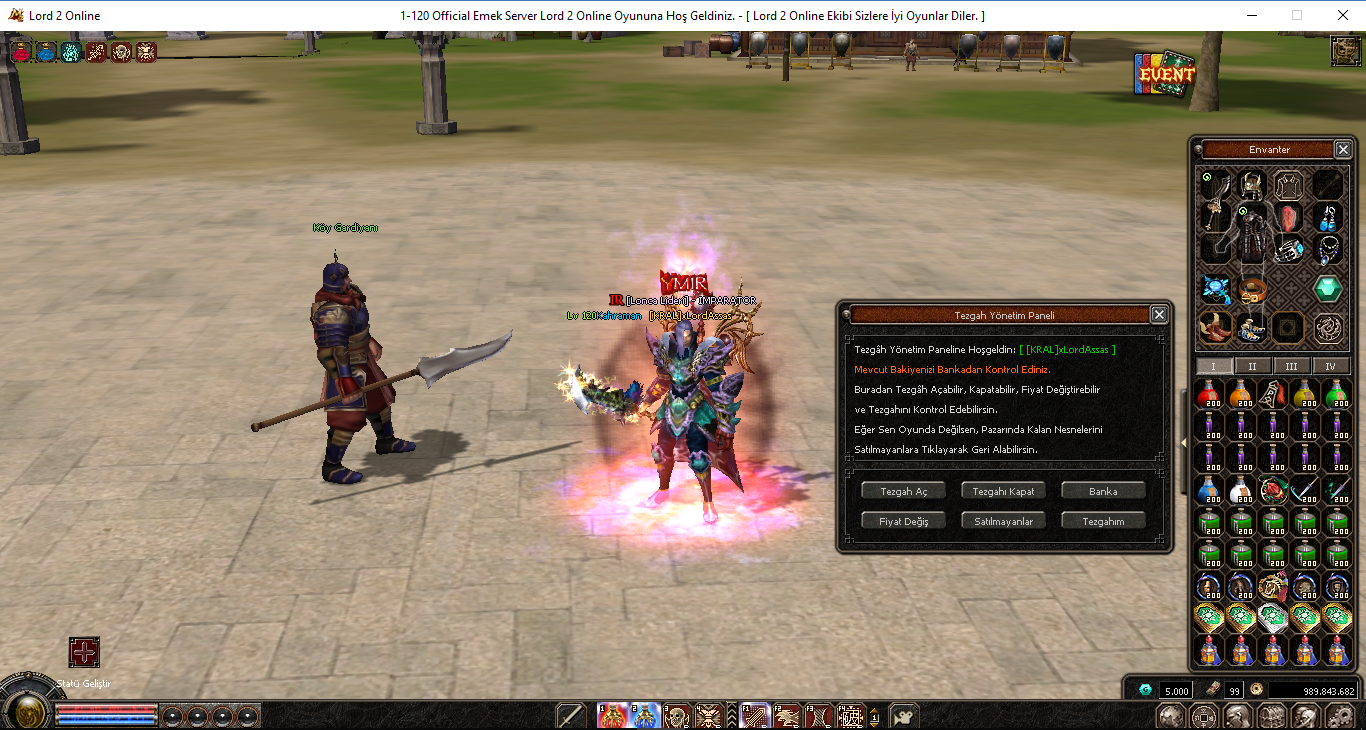Click the Tezgah Aç button
1366x730 pixels.
903,491
